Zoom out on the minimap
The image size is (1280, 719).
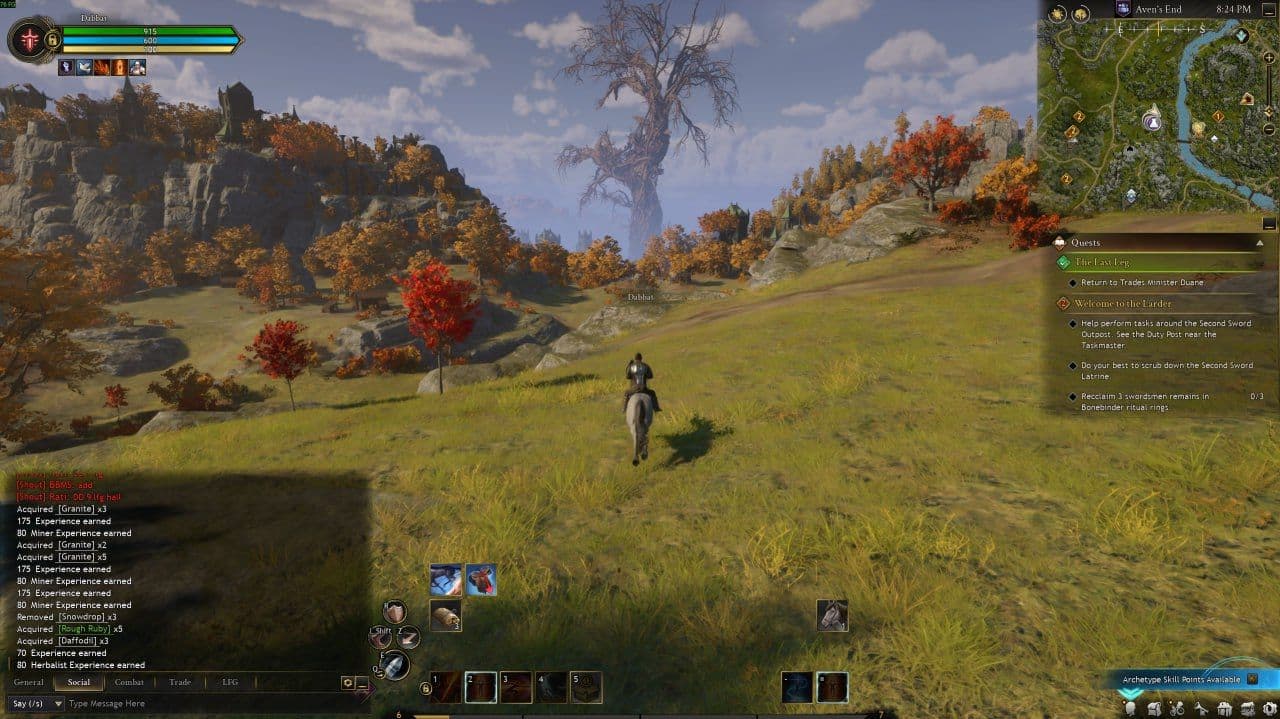coord(1269,129)
